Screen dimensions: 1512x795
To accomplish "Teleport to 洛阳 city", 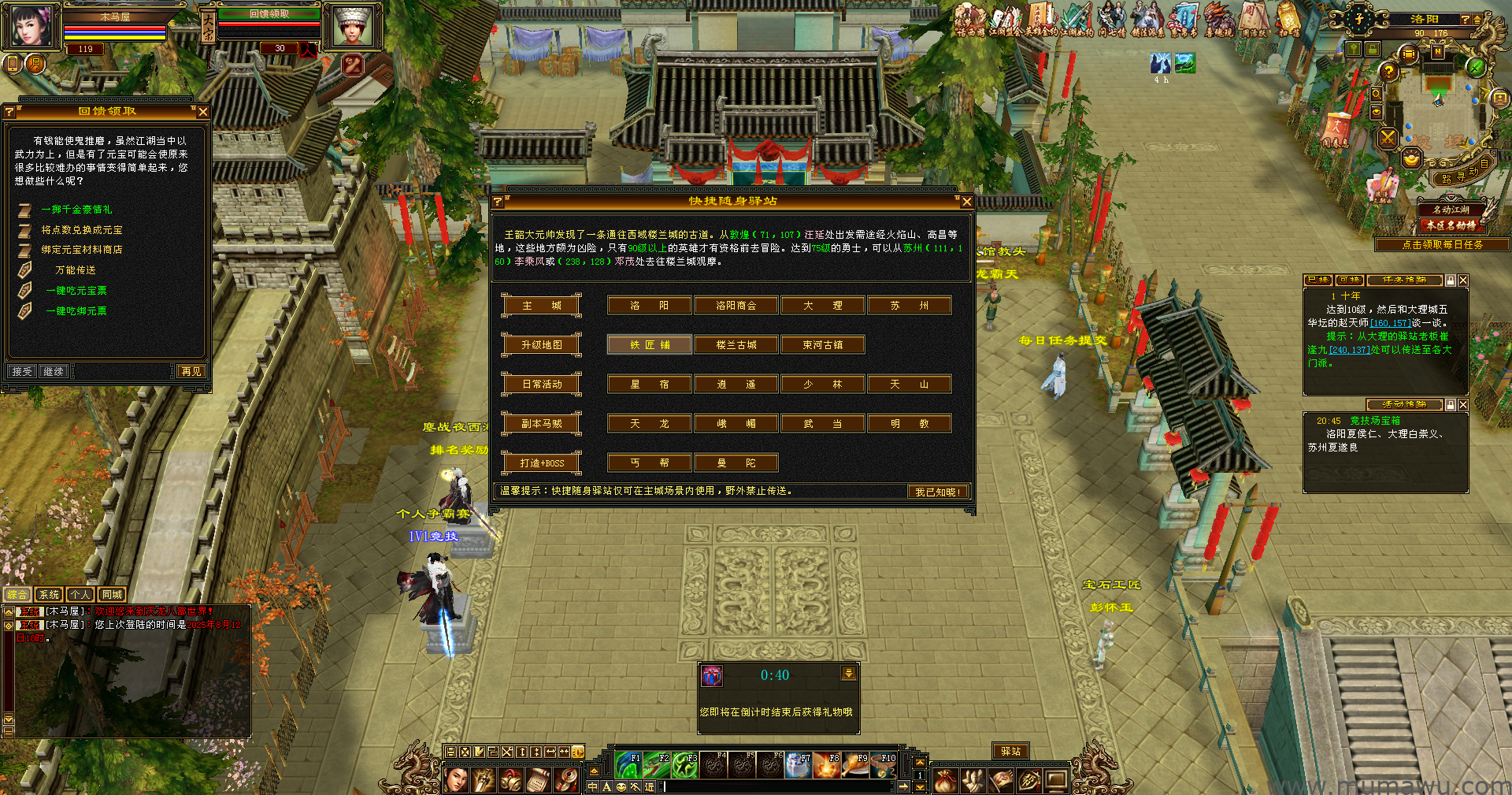I will coord(649,306).
